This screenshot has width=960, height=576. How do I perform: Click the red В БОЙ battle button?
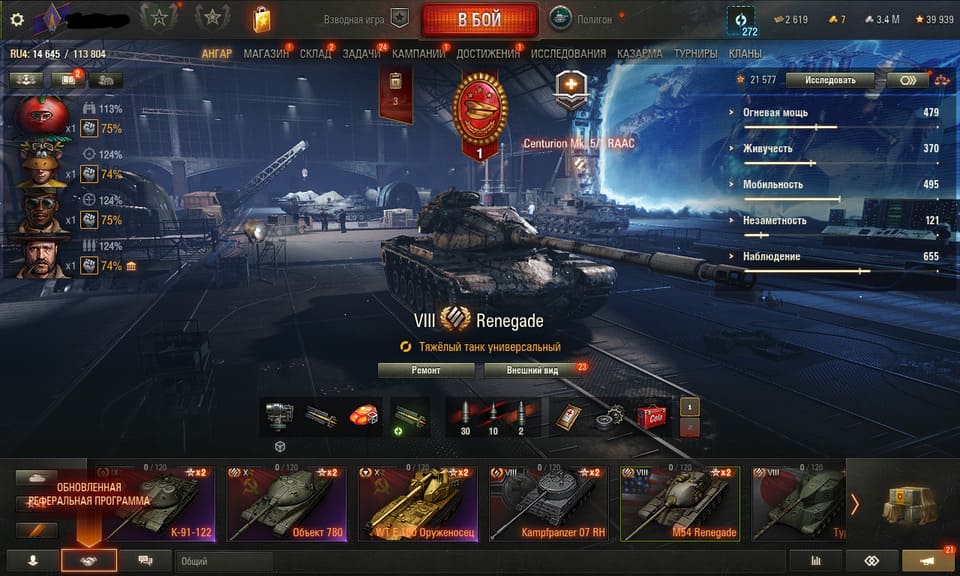479,19
